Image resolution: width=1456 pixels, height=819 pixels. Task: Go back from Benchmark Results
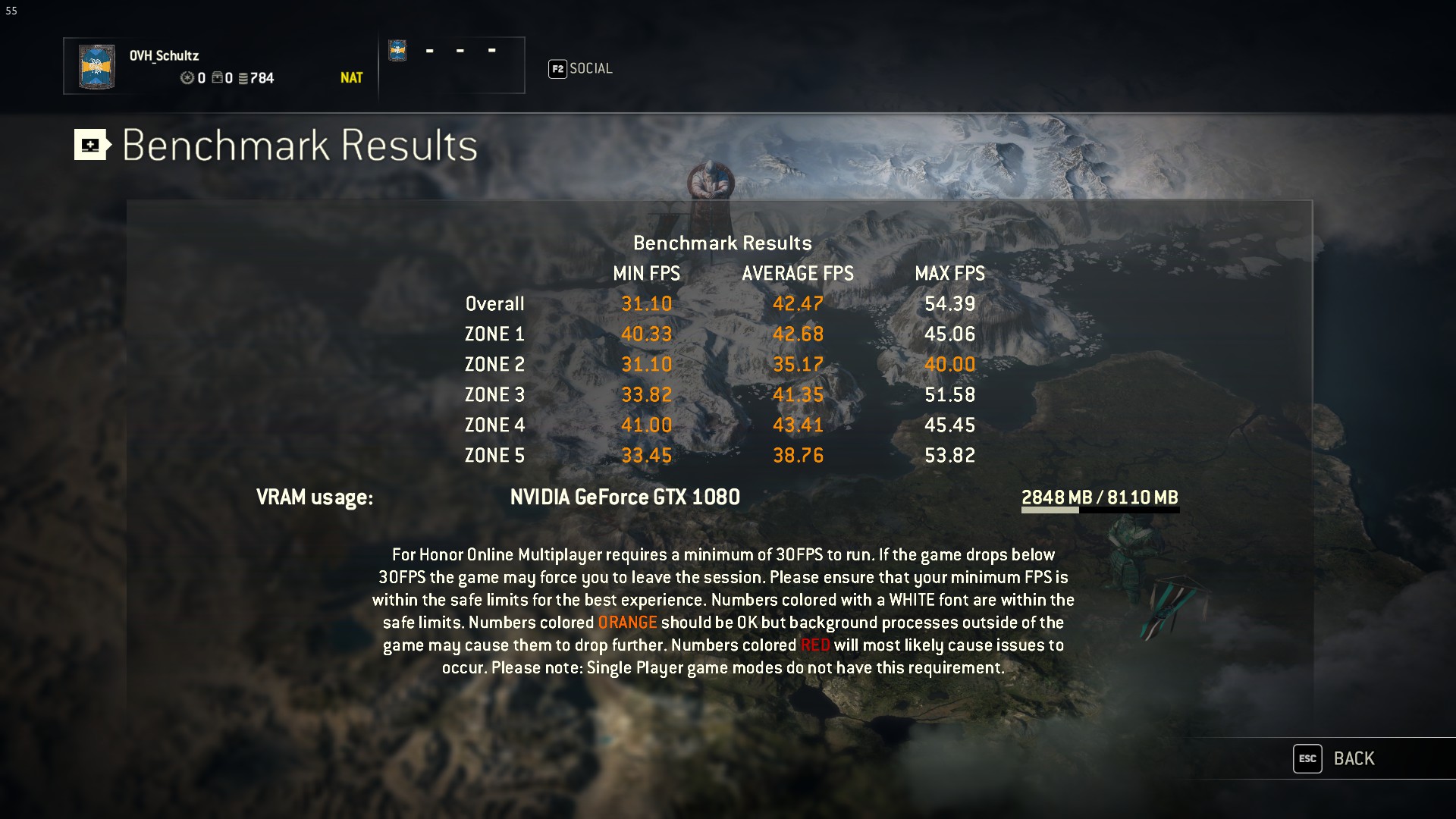coord(1336,758)
